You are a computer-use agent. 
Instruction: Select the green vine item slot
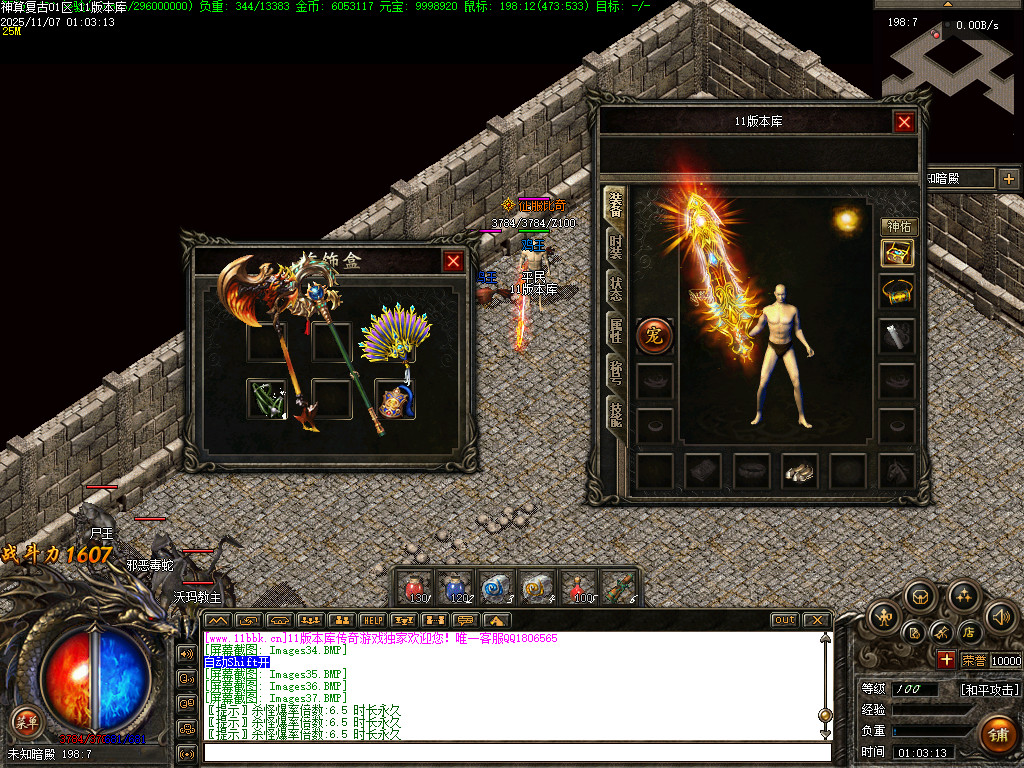266,398
